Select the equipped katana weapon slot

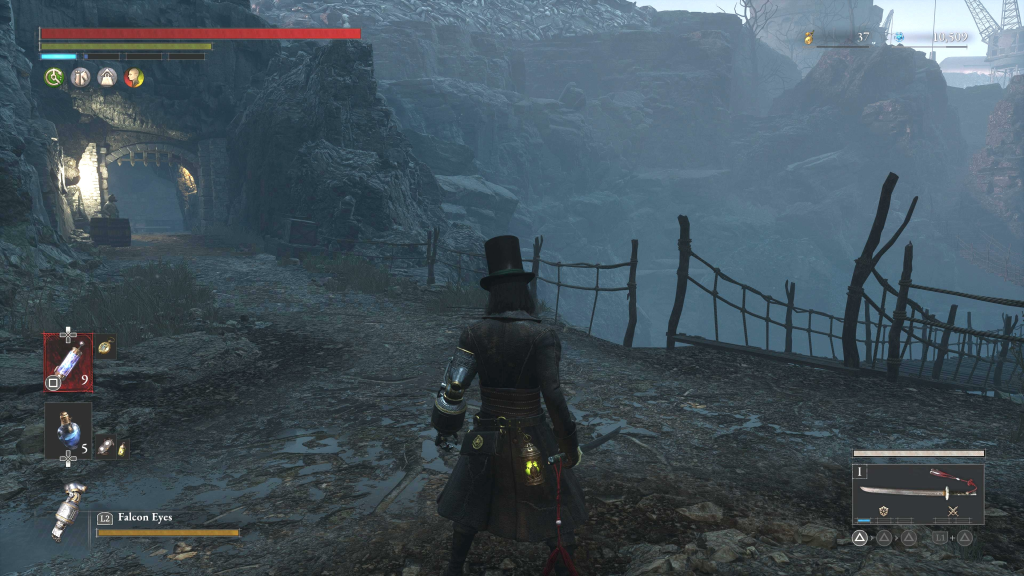pos(917,490)
